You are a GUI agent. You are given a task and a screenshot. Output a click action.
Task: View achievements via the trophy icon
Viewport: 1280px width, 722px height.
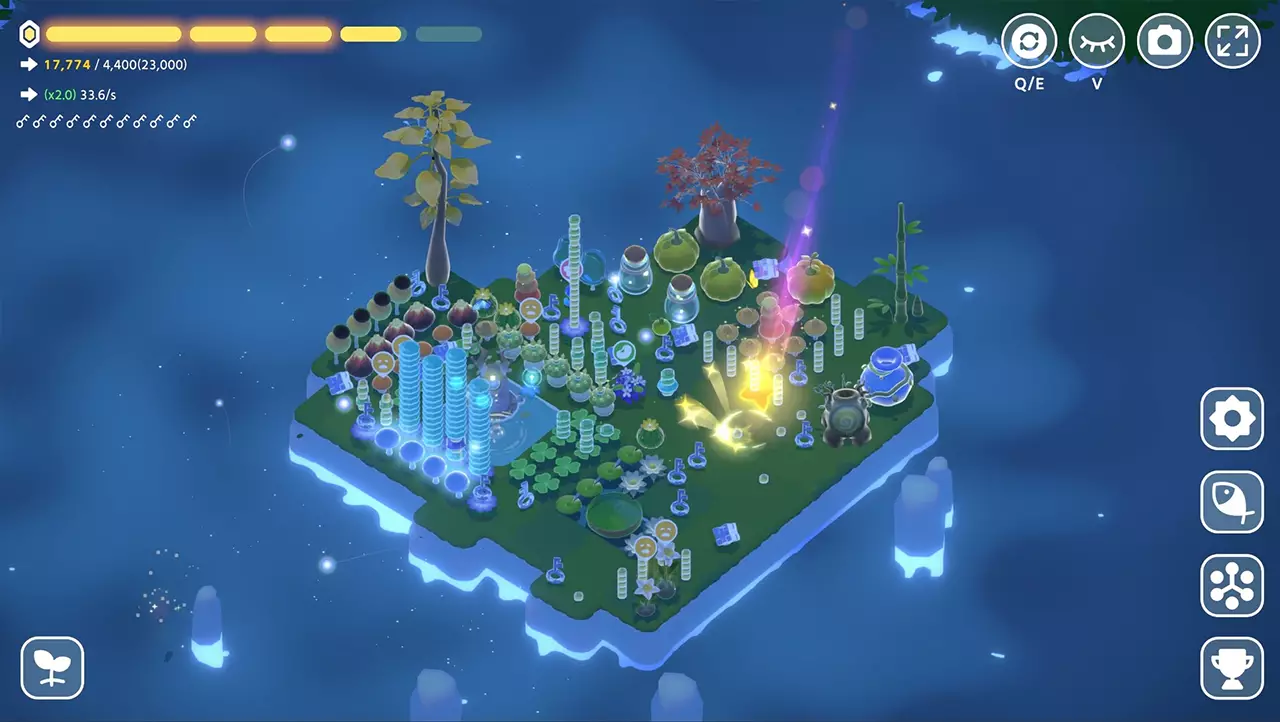click(x=1231, y=667)
